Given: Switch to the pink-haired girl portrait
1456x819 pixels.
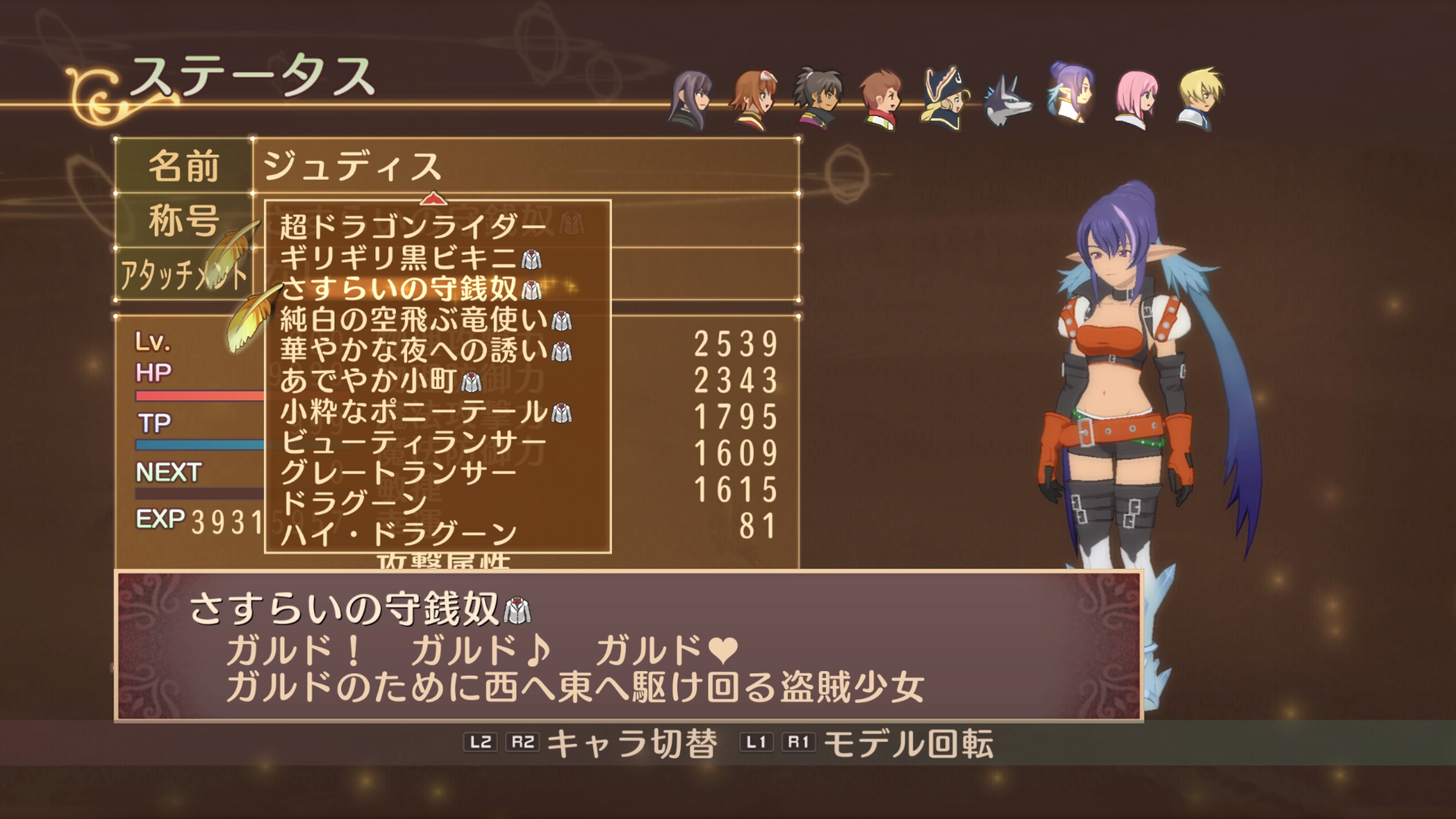Looking at the screenshot, I should [x=1136, y=100].
